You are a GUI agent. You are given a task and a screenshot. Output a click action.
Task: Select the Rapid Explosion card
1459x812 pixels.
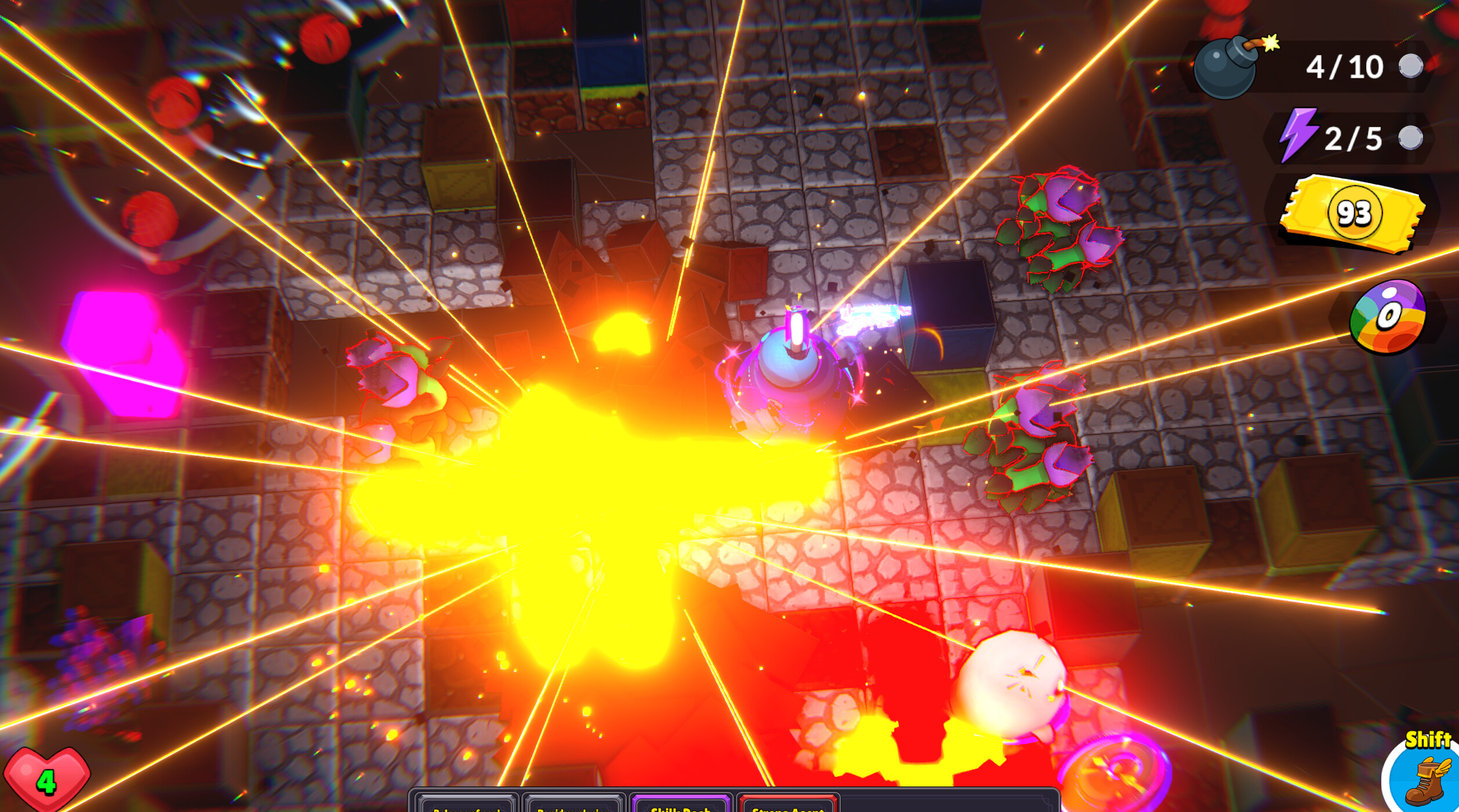tap(571, 807)
